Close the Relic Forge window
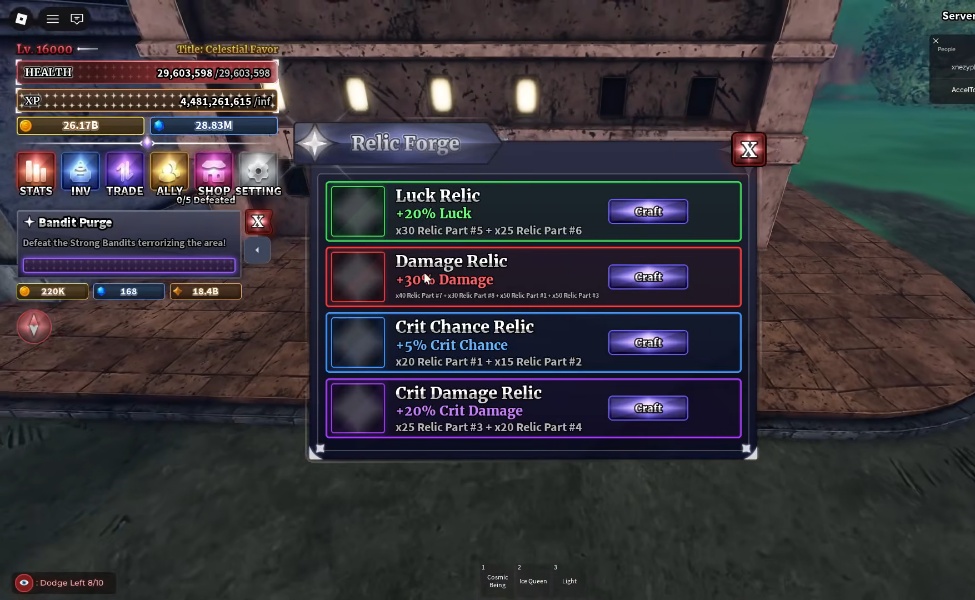This screenshot has width=975, height=600. (x=749, y=150)
